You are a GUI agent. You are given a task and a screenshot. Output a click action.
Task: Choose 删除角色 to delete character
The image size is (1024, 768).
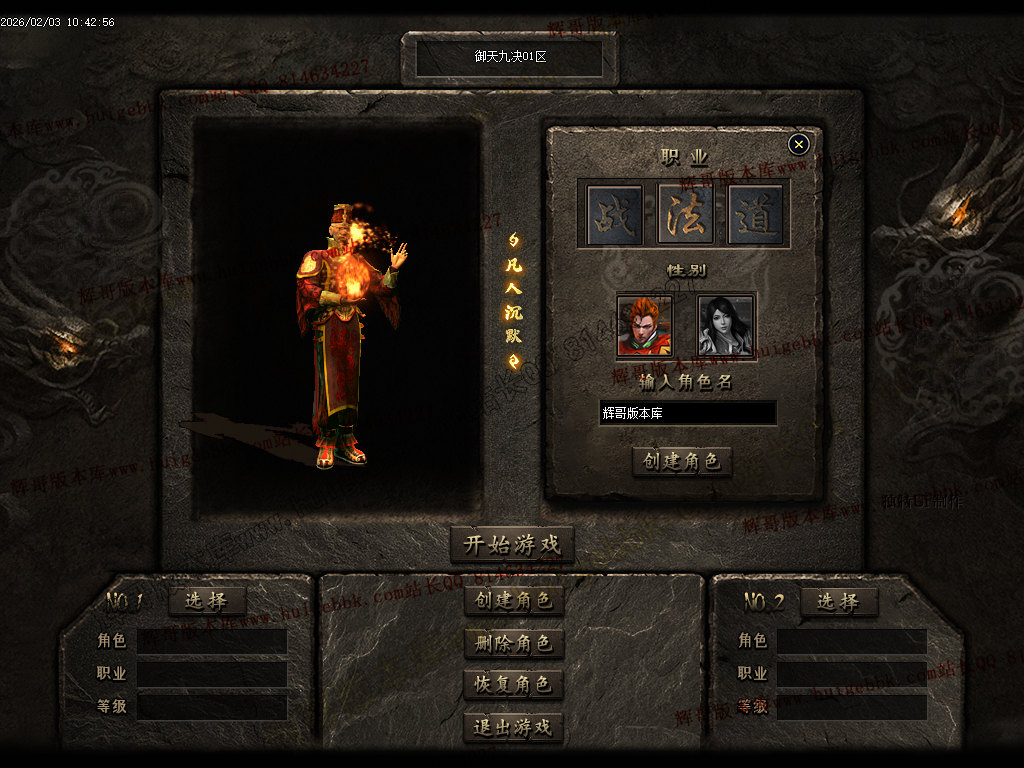514,643
